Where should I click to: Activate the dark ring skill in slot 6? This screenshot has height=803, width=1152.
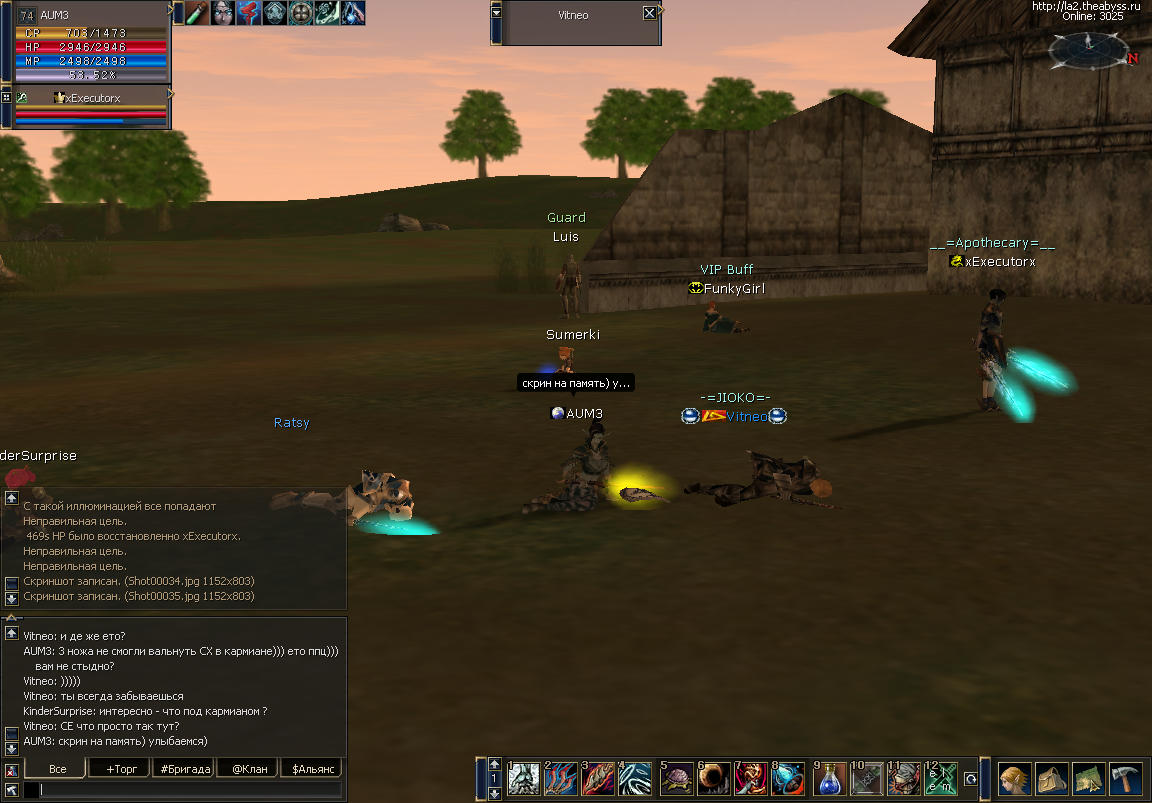click(713, 778)
